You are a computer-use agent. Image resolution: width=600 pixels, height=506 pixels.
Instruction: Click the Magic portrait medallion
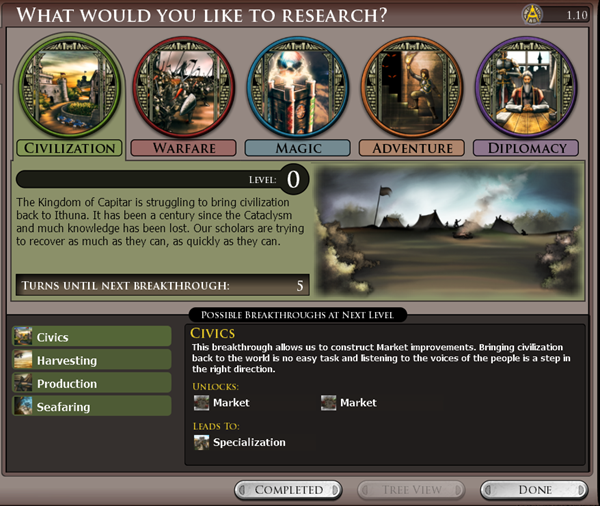coord(298,88)
